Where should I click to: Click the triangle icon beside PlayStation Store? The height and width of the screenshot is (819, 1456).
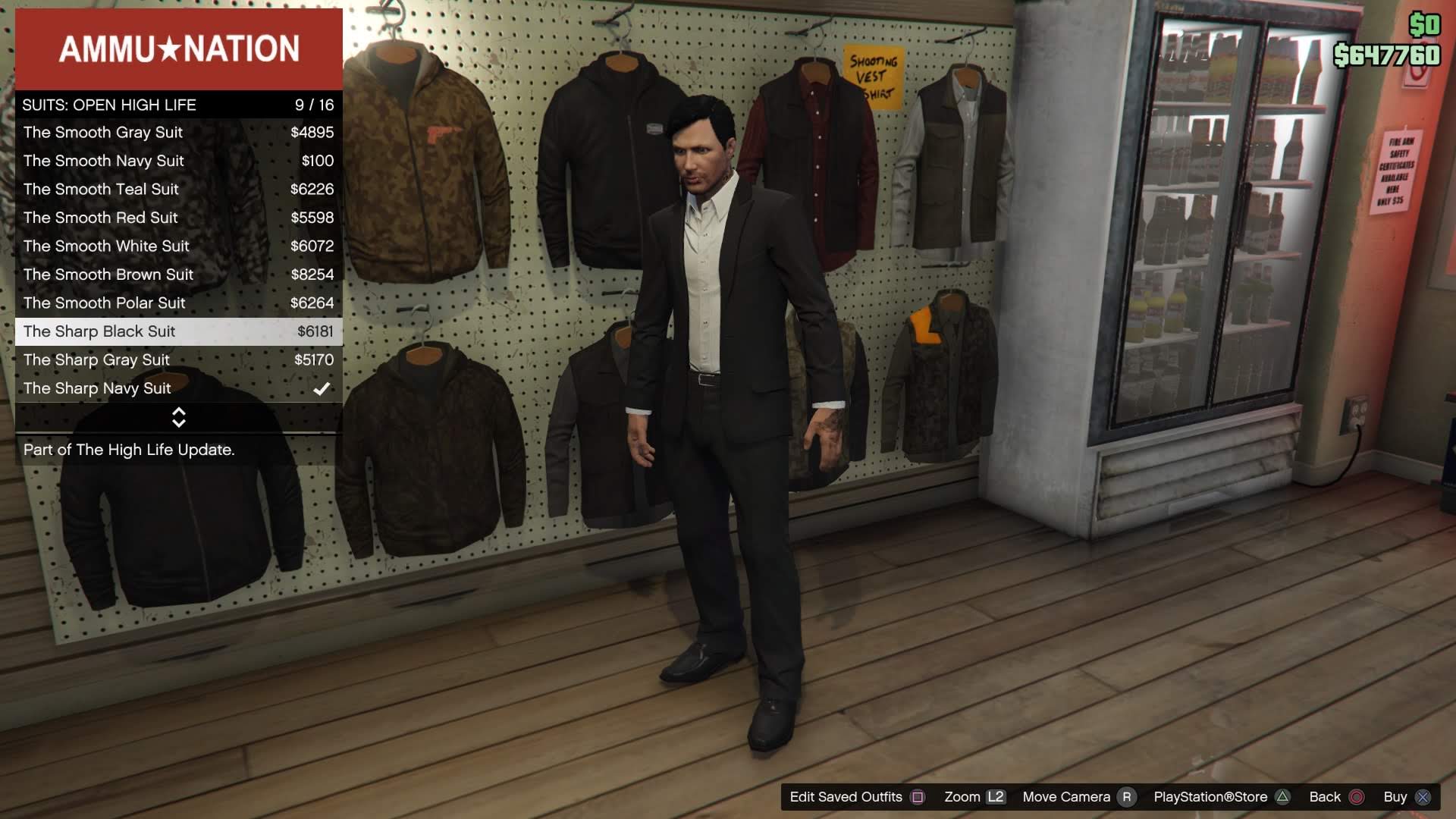pyautogui.click(x=1283, y=797)
